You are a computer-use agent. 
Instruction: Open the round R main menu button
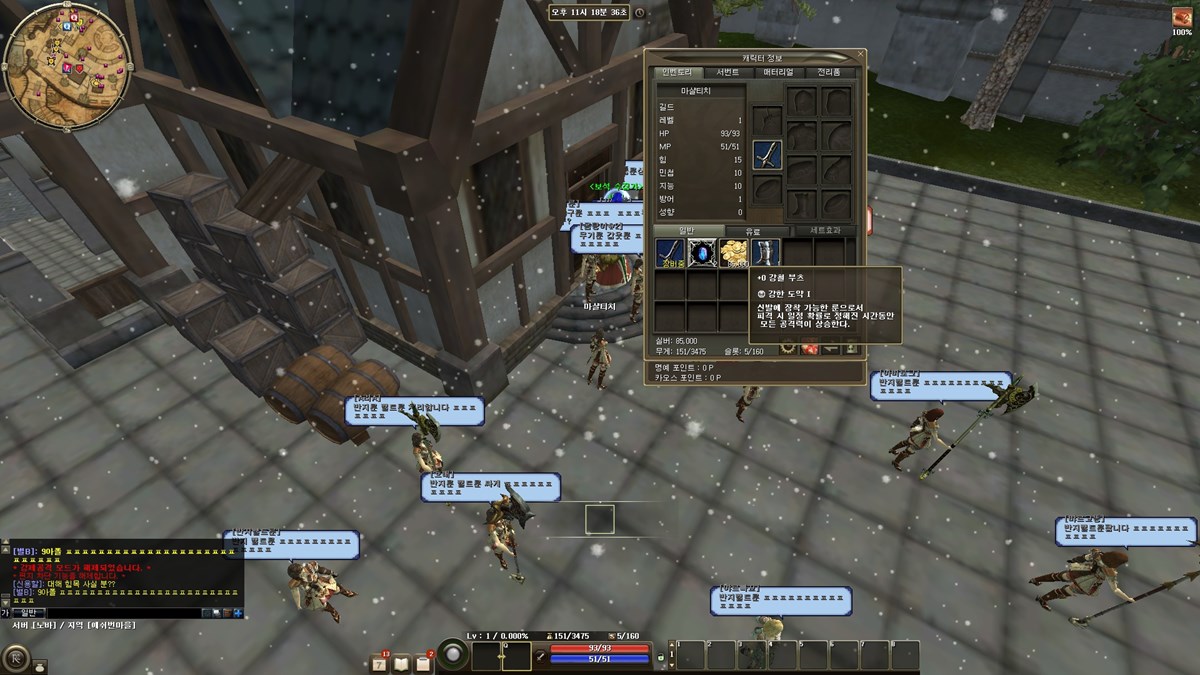pos(16,658)
